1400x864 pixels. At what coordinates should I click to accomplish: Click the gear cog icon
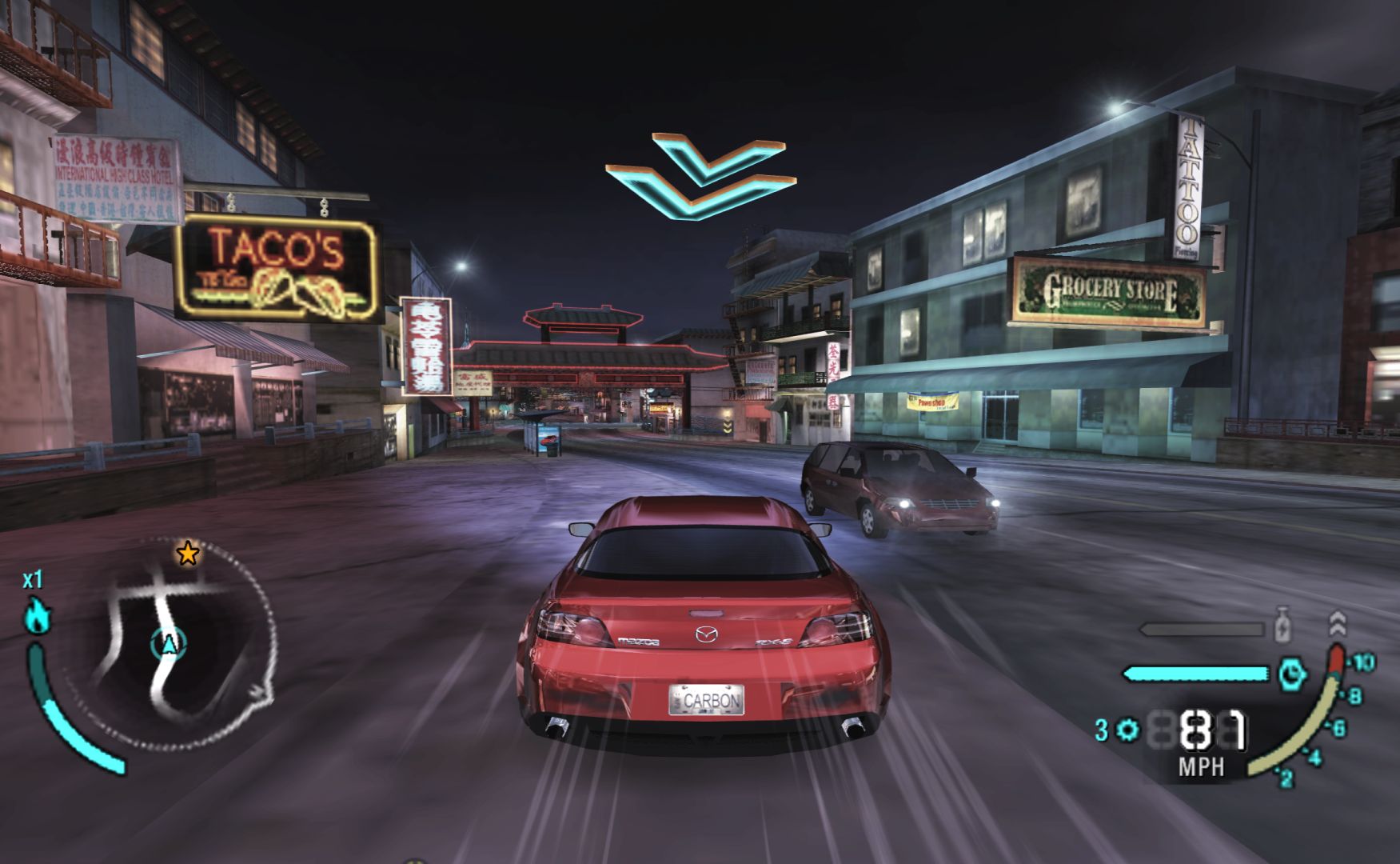[x=1129, y=730]
